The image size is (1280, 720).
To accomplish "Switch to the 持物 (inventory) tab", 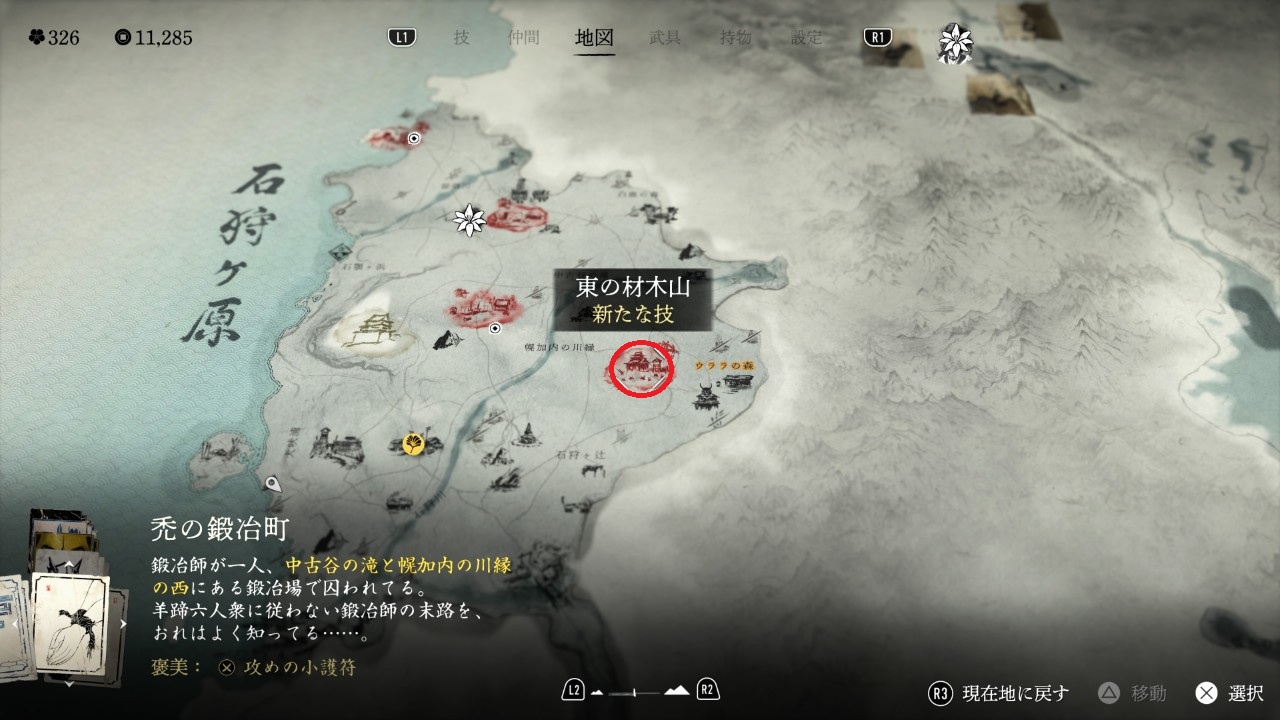I will pyautogui.click(x=736, y=38).
